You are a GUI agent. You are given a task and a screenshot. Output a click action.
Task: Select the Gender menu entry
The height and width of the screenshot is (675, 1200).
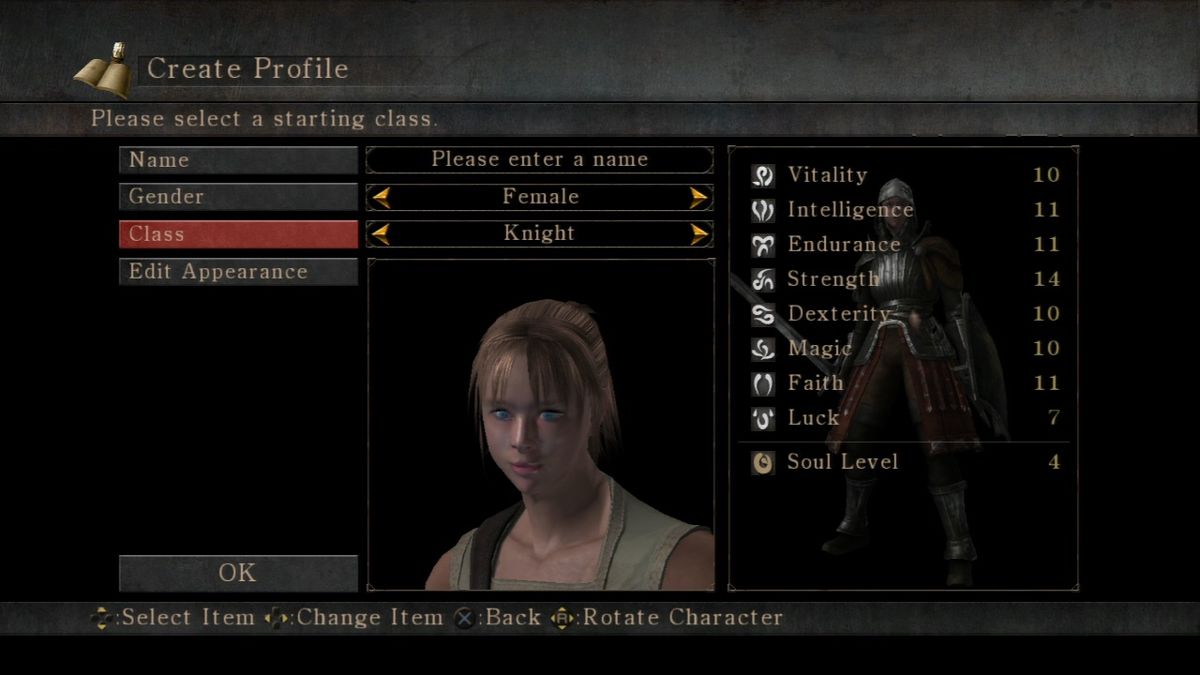(x=238, y=197)
